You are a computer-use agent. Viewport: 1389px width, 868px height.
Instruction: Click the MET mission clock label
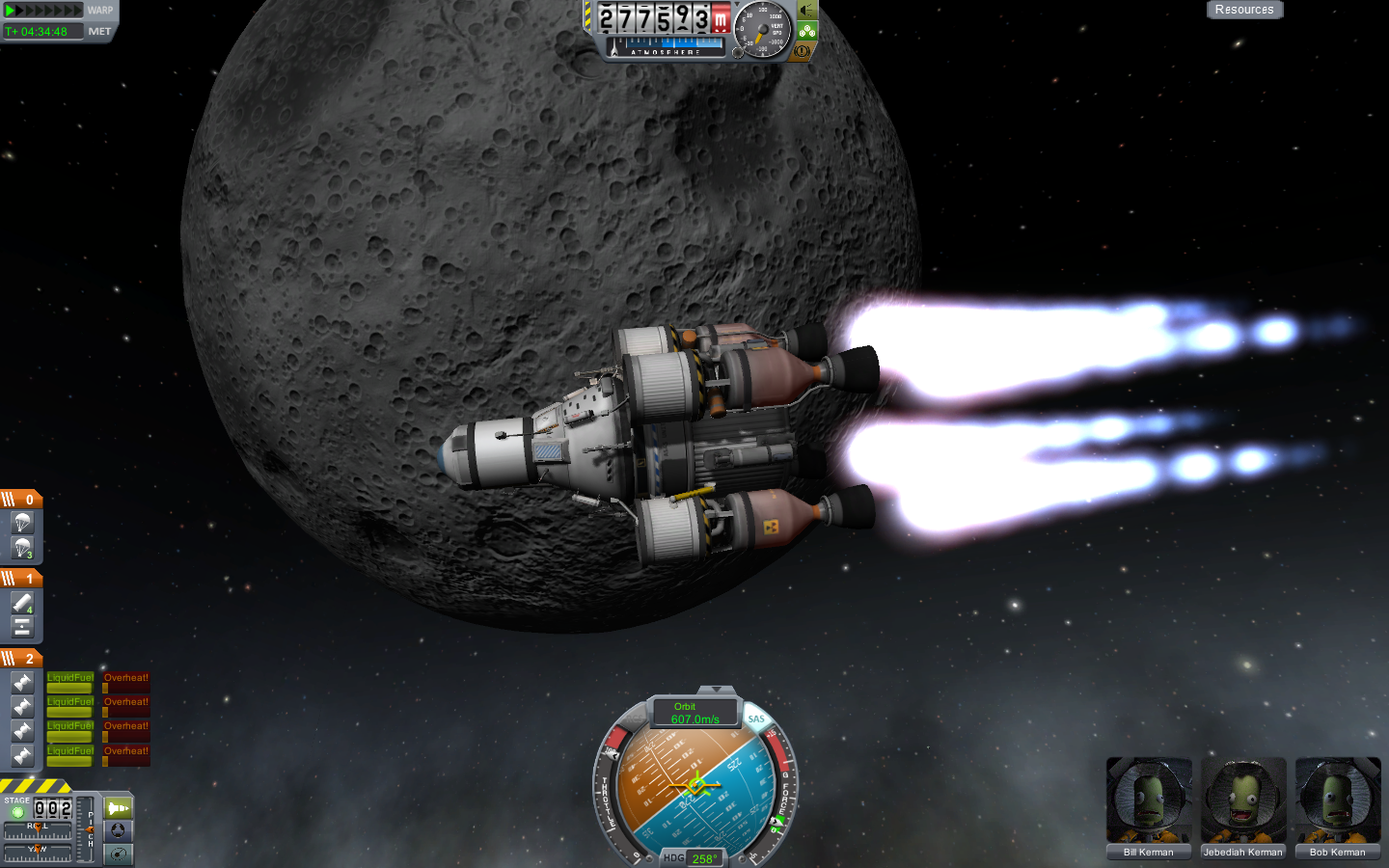pyautogui.click(x=99, y=32)
